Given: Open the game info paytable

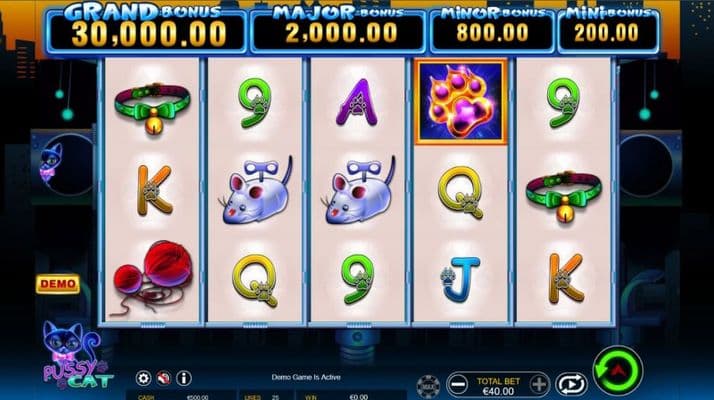Looking at the screenshot, I should pyautogui.click(x=183, y=379).
